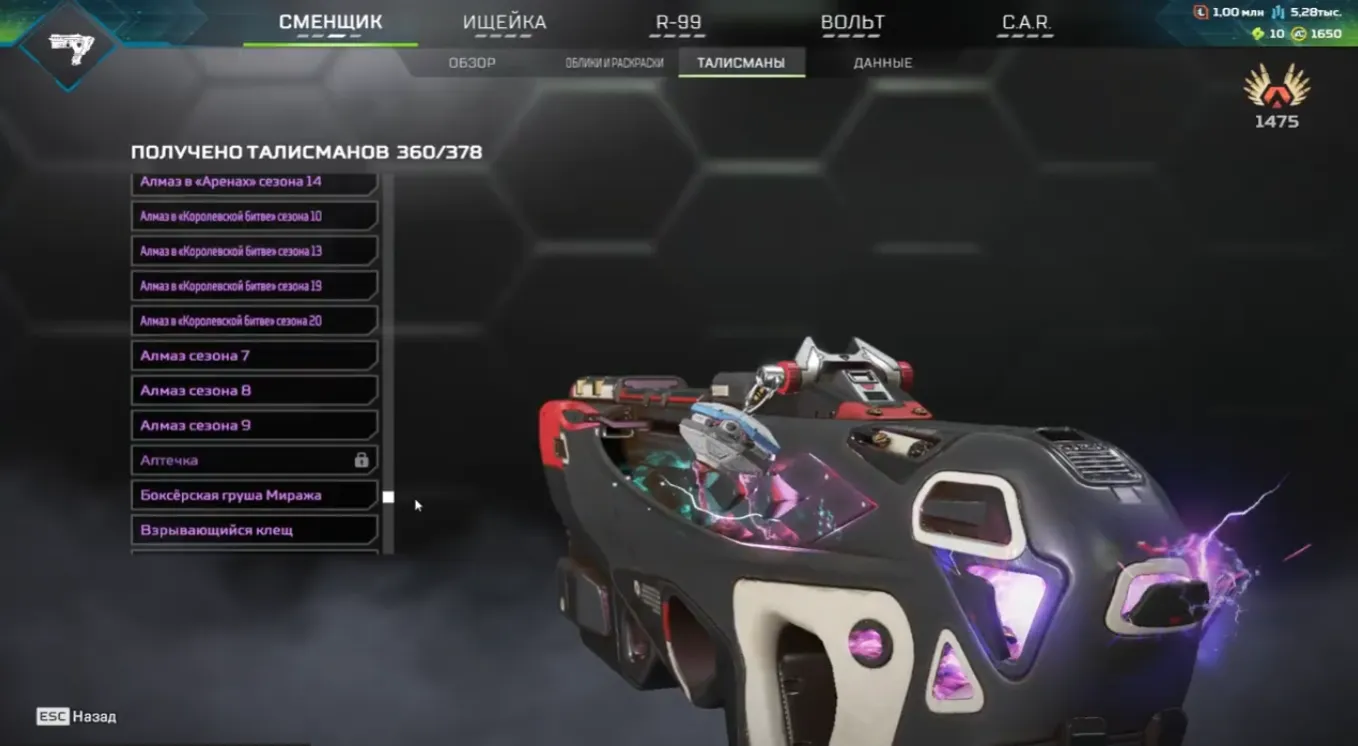Click the Apex Coins icon showing 1650
Viewport: 1358px width, 746px height.
click(1299, 33)
